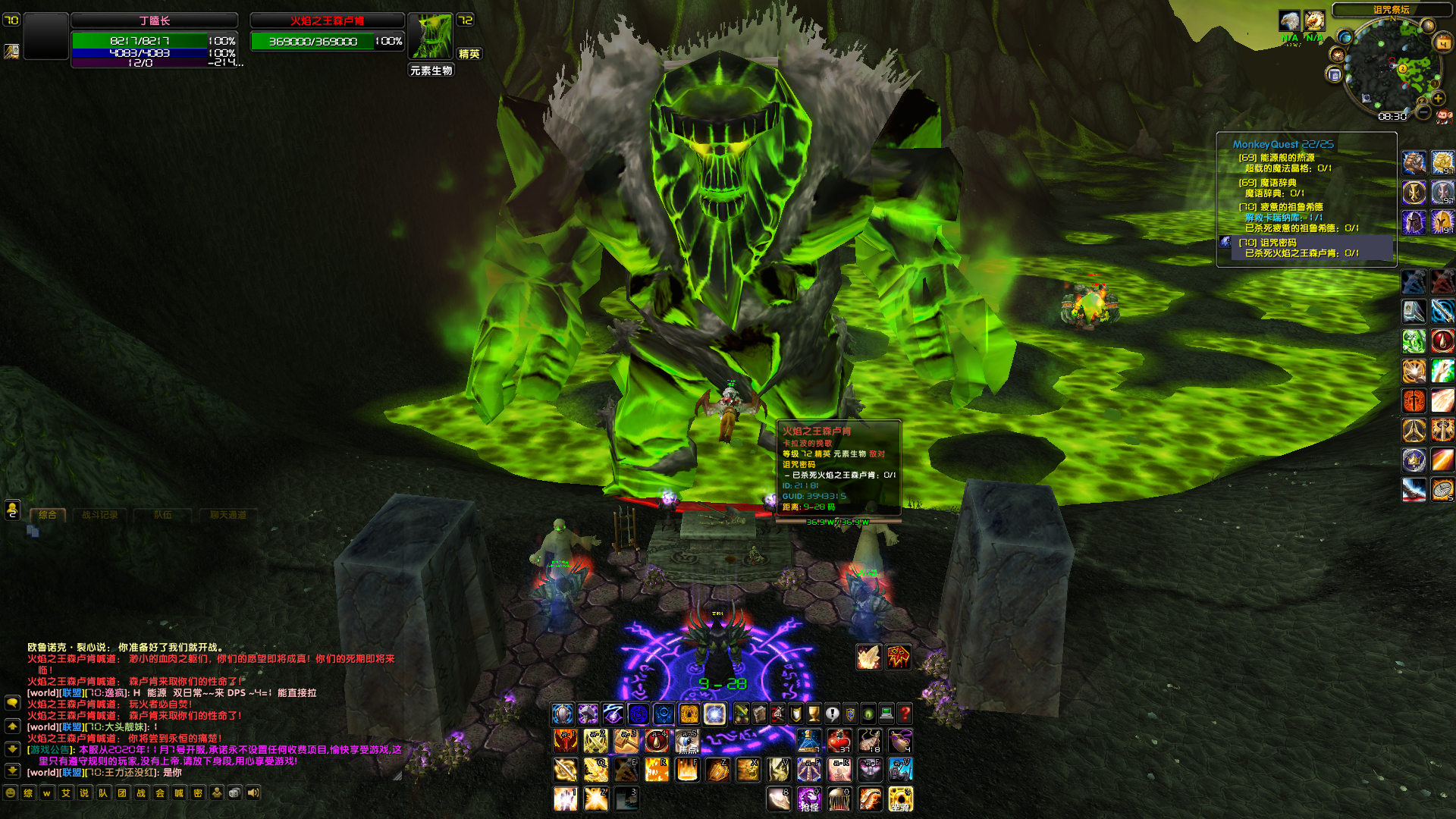Open the calendar icon beside the minimap

tap(1442, 42)
